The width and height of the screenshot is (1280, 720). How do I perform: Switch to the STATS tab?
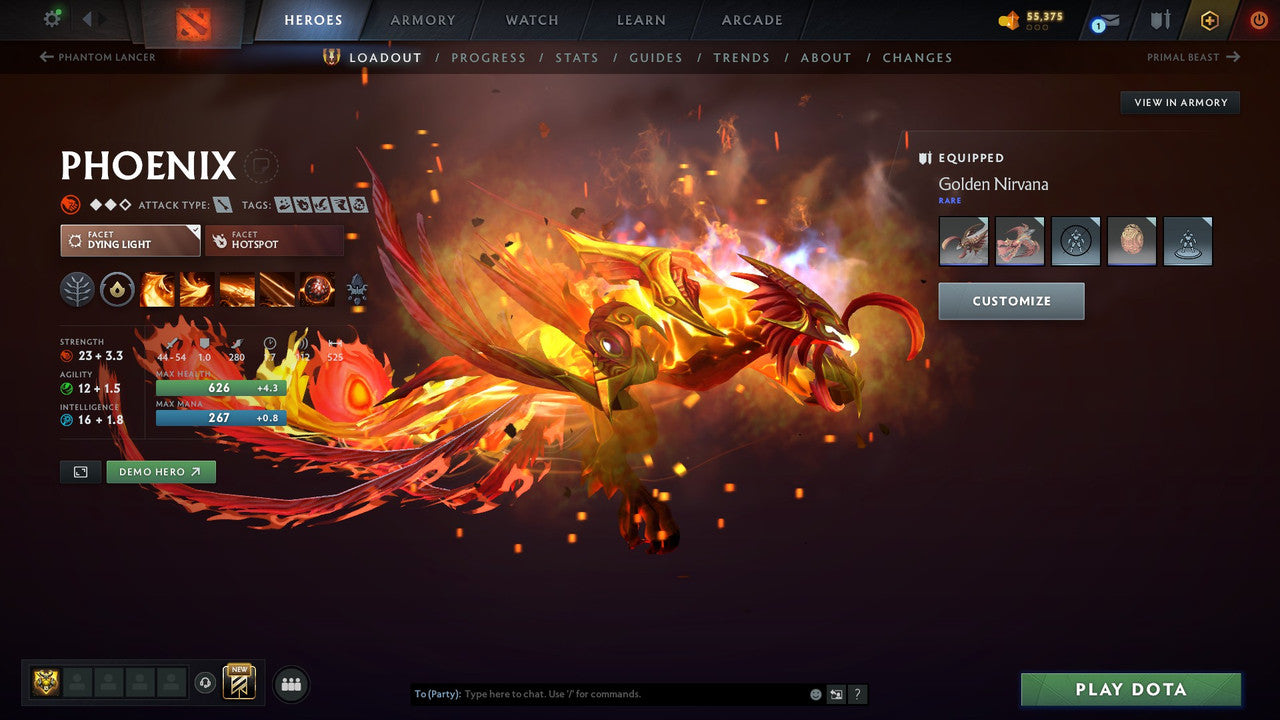(577, 57)
